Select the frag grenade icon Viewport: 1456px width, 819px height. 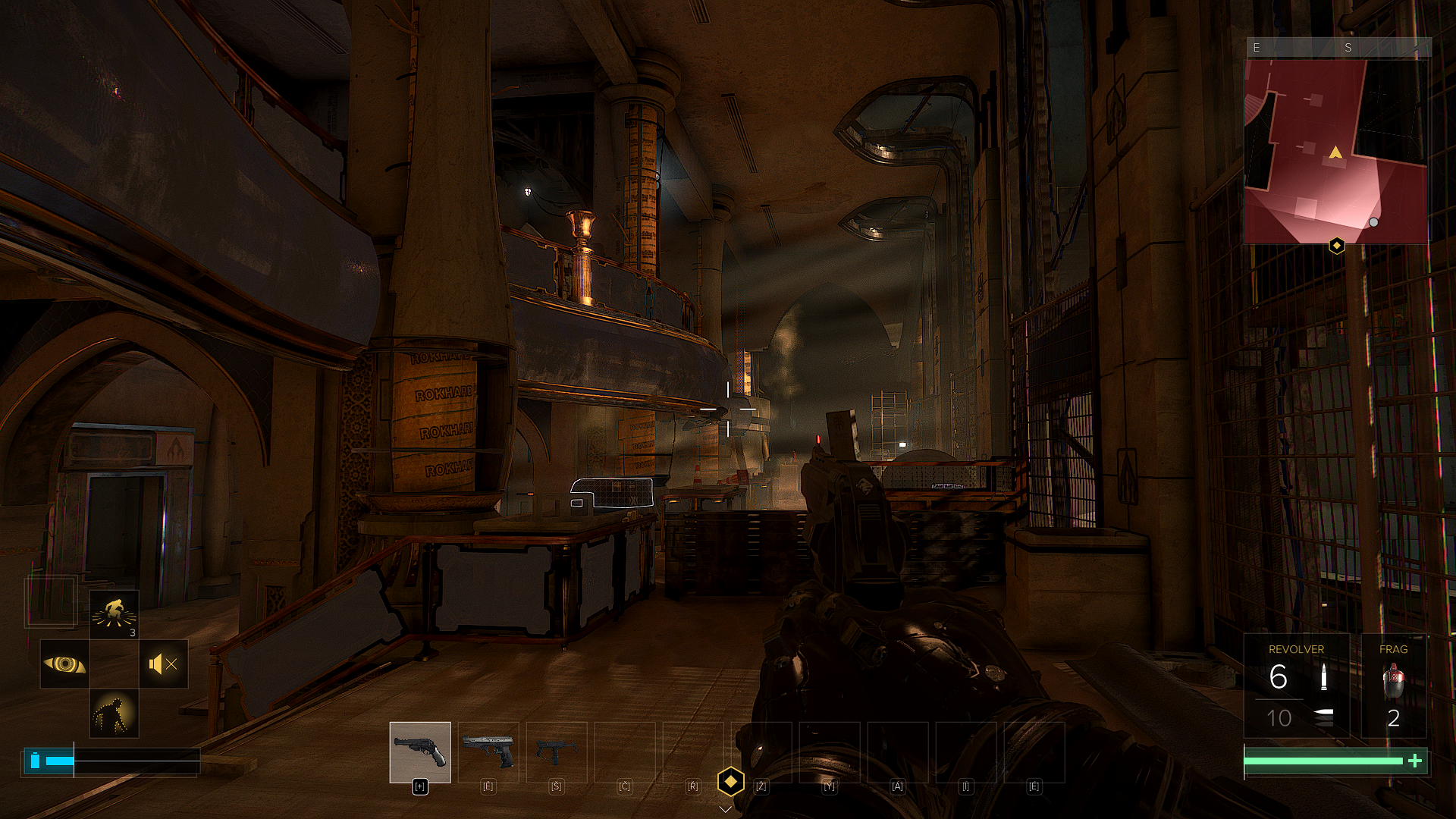[x=1393, y=680]
